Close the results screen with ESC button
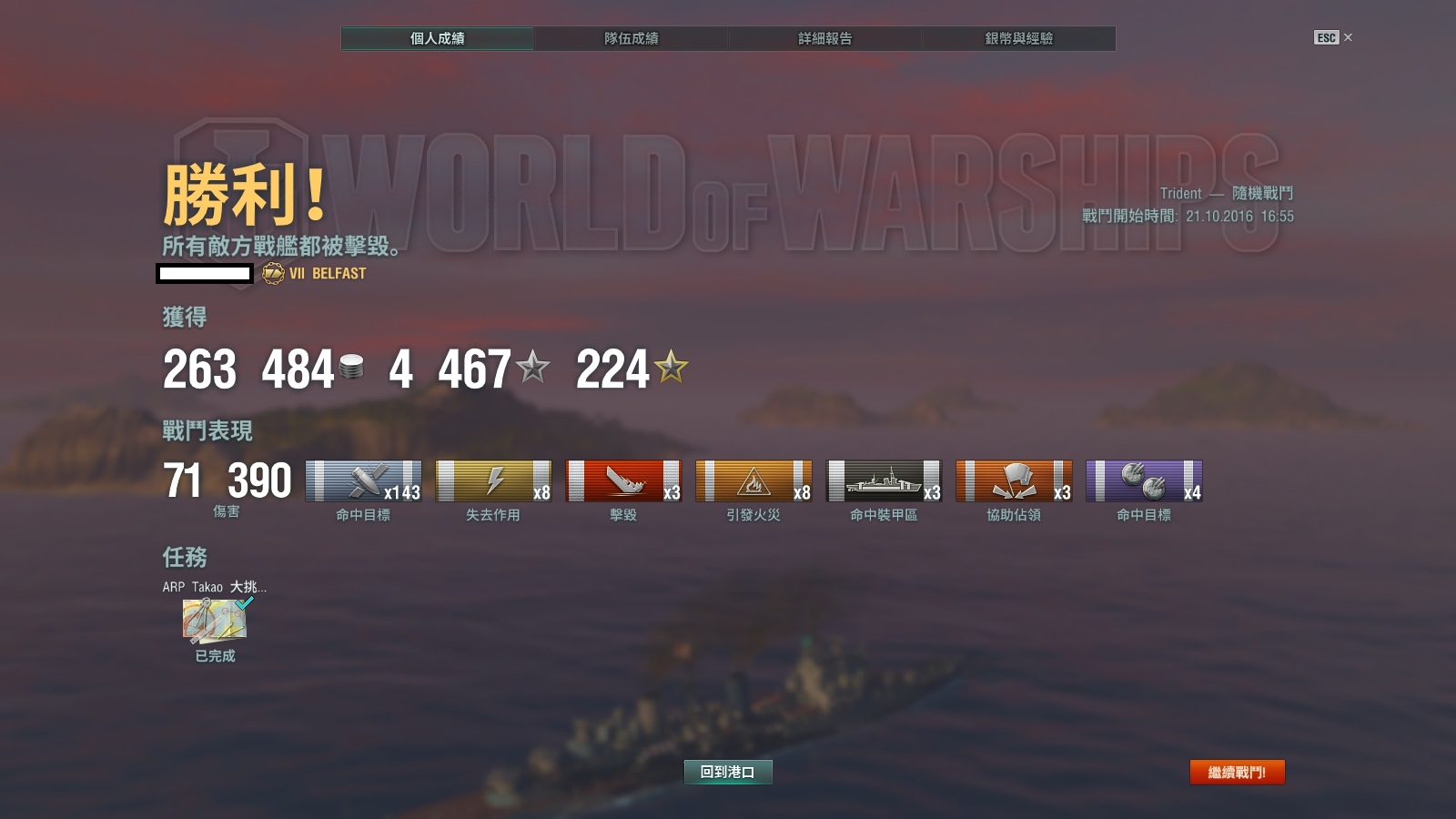1456x819 pixels. tap(1332, 37)
